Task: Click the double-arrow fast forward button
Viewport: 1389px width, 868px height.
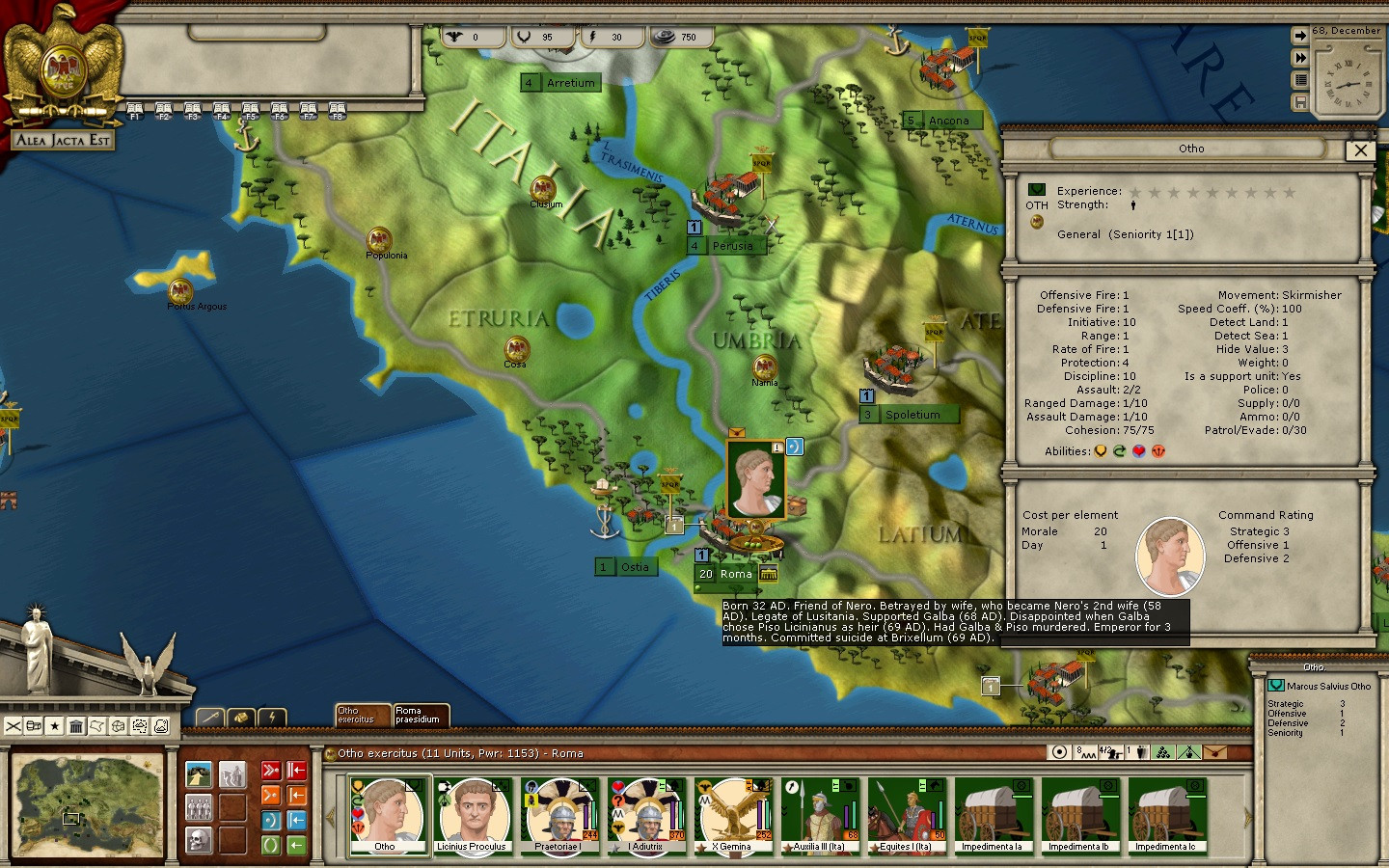Action: click(1300, 58)
